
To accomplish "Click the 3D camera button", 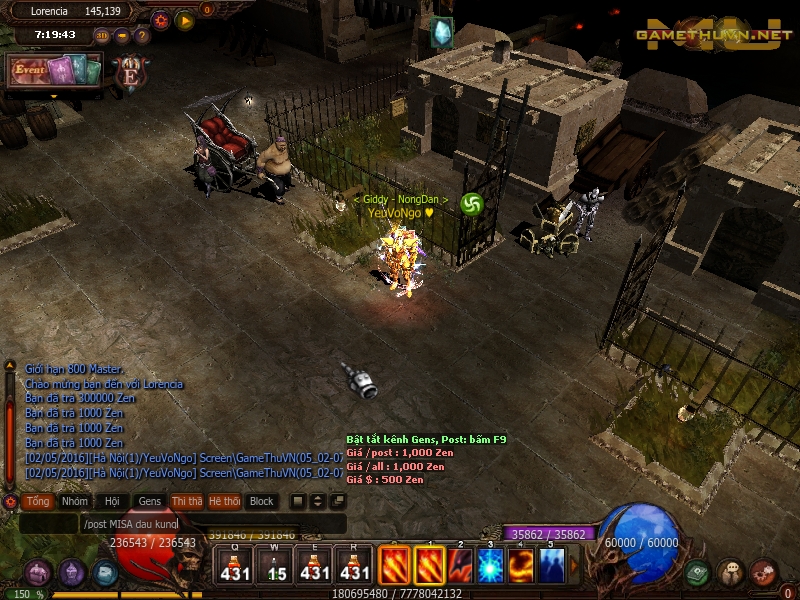I will pos(102,35).
